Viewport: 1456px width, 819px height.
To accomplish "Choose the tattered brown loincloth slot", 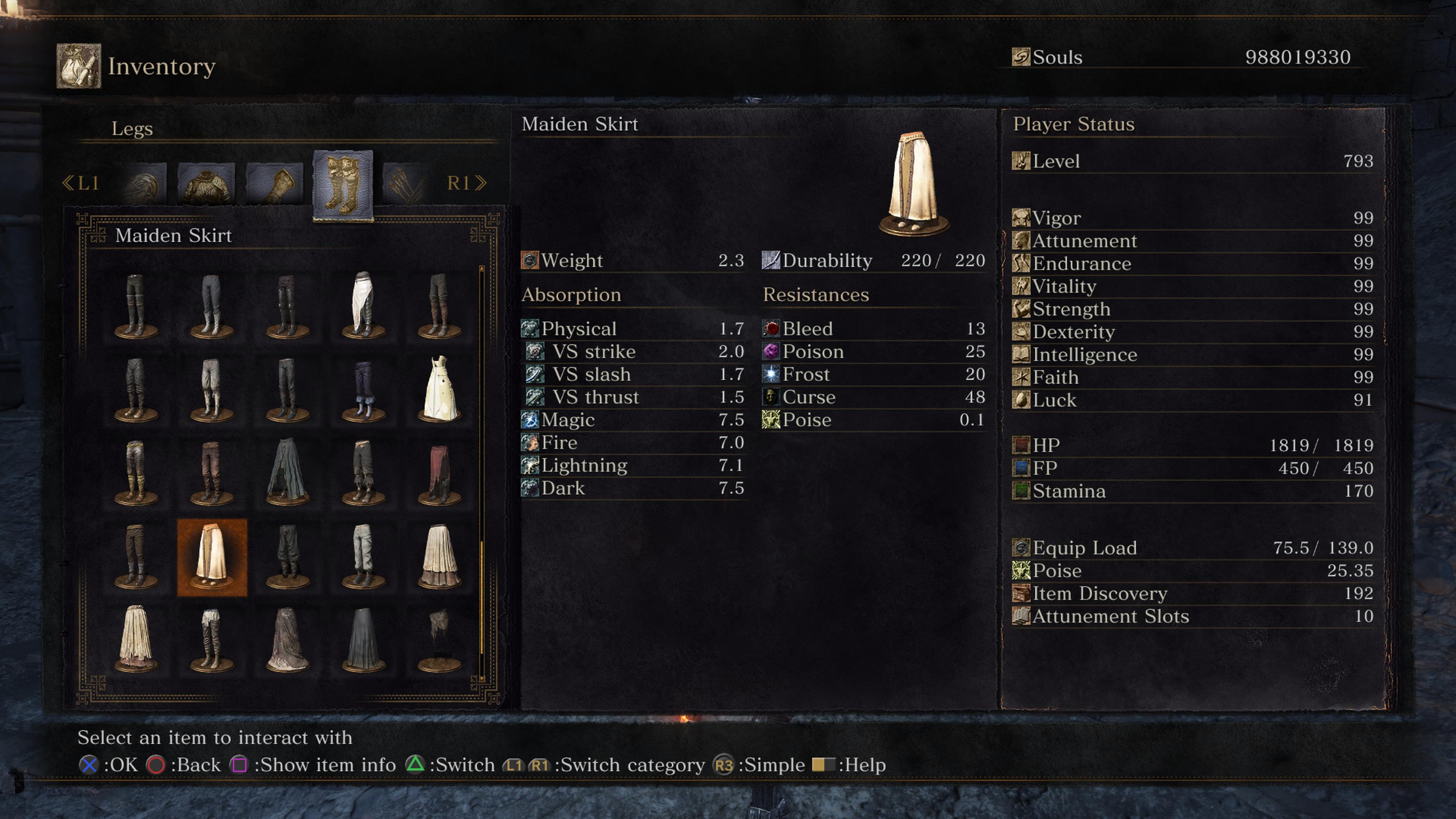I will point(440,639).
